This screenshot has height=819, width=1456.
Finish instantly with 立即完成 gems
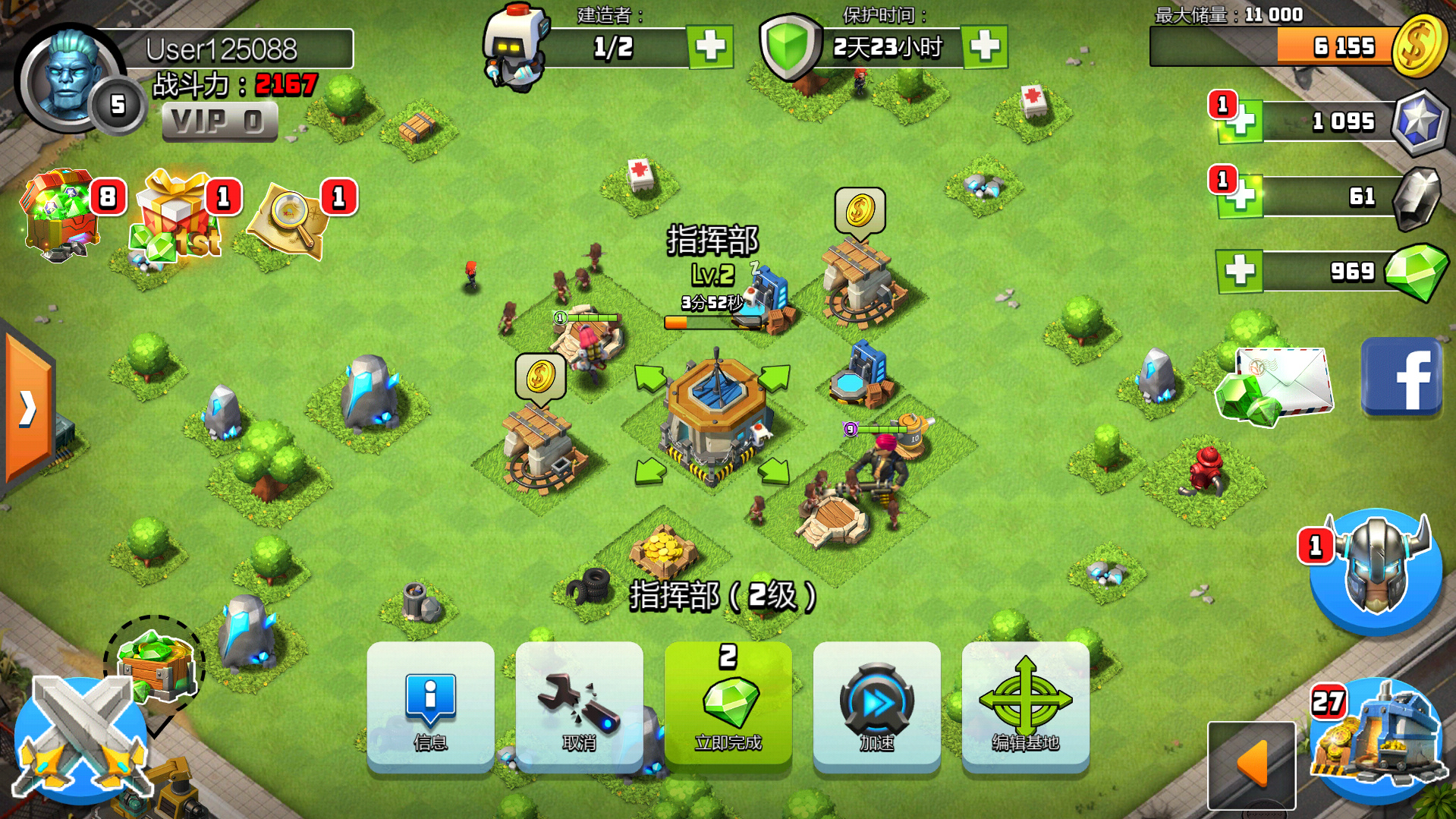point(728,706)
